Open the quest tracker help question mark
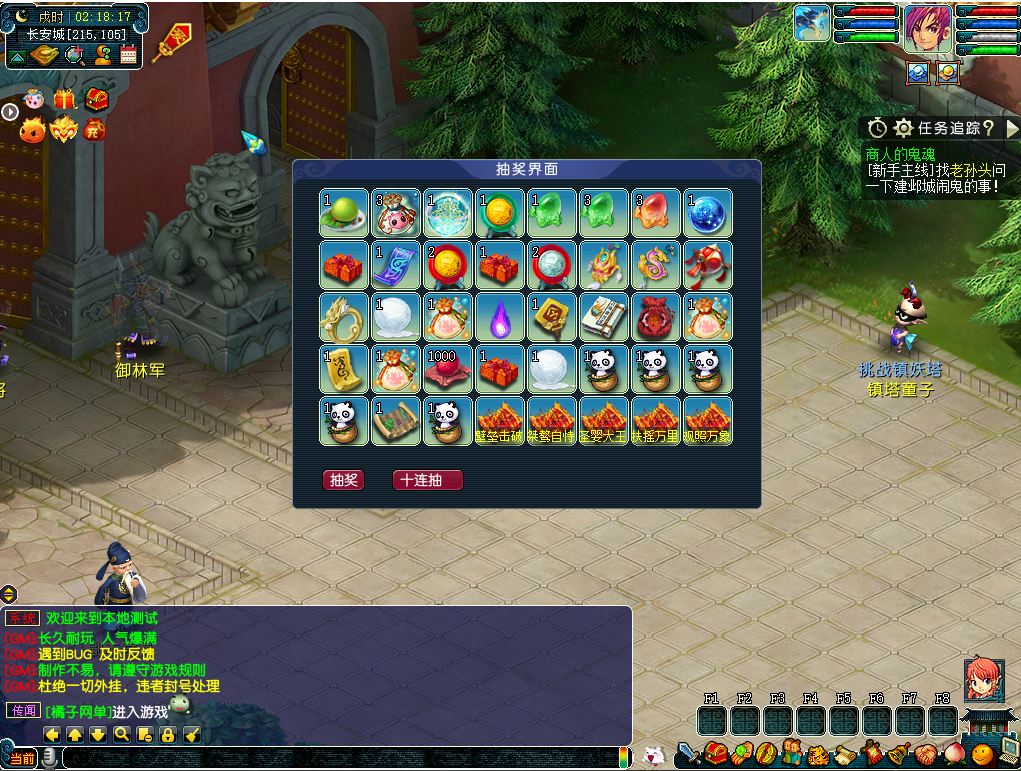This screenshot has height=771, width=1021. pyautogui.click(x=988, y=128)
